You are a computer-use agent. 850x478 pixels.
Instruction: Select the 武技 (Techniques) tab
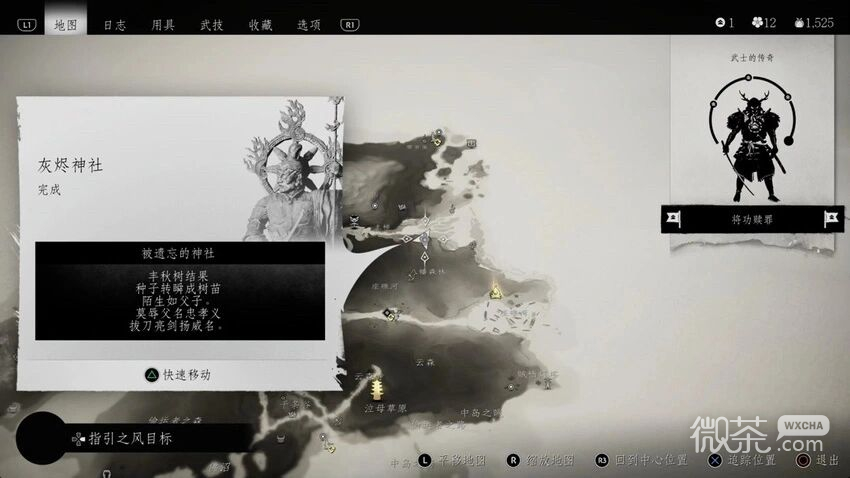pos(211,23)
